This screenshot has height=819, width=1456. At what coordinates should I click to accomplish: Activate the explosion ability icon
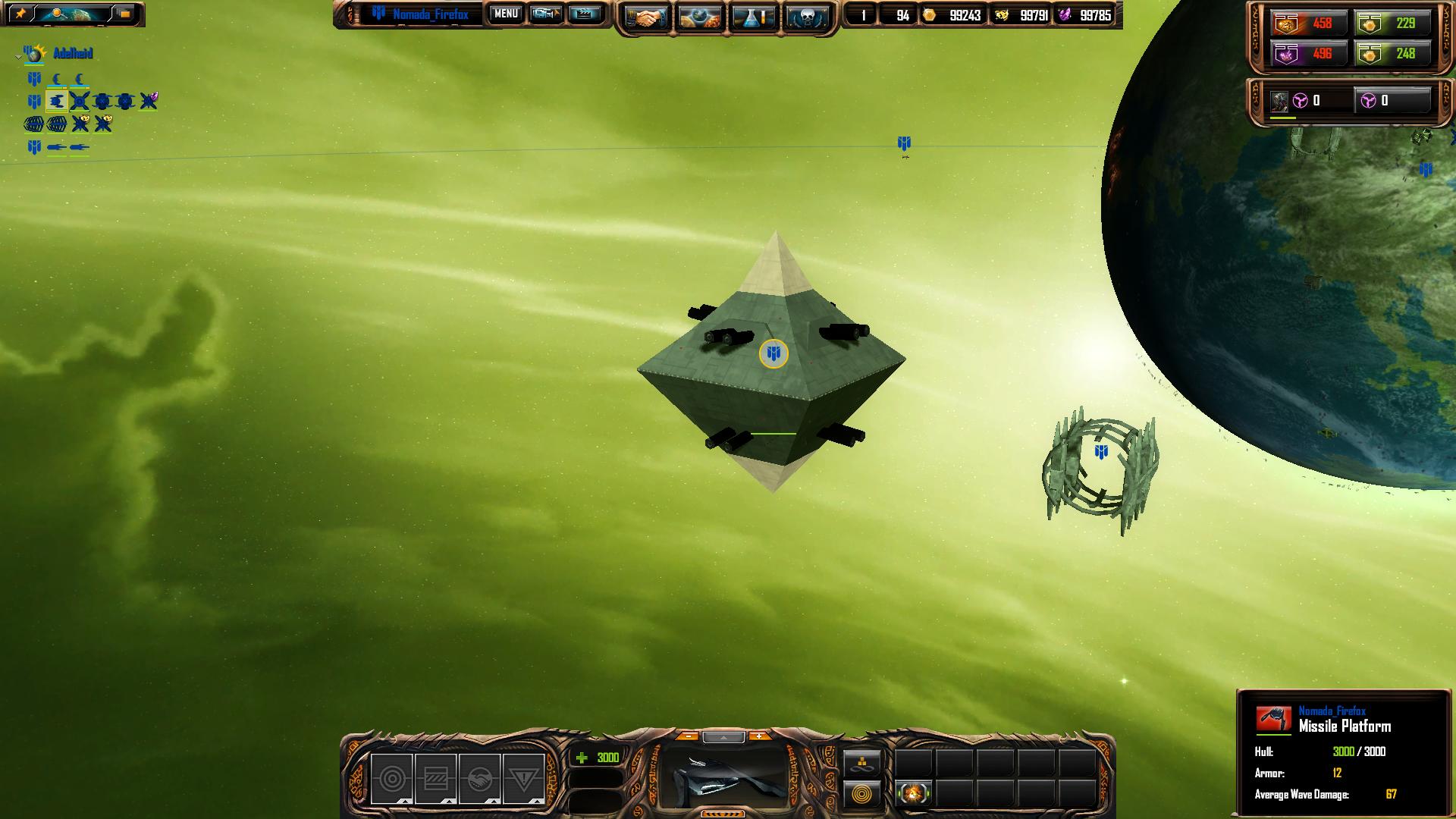914,793
